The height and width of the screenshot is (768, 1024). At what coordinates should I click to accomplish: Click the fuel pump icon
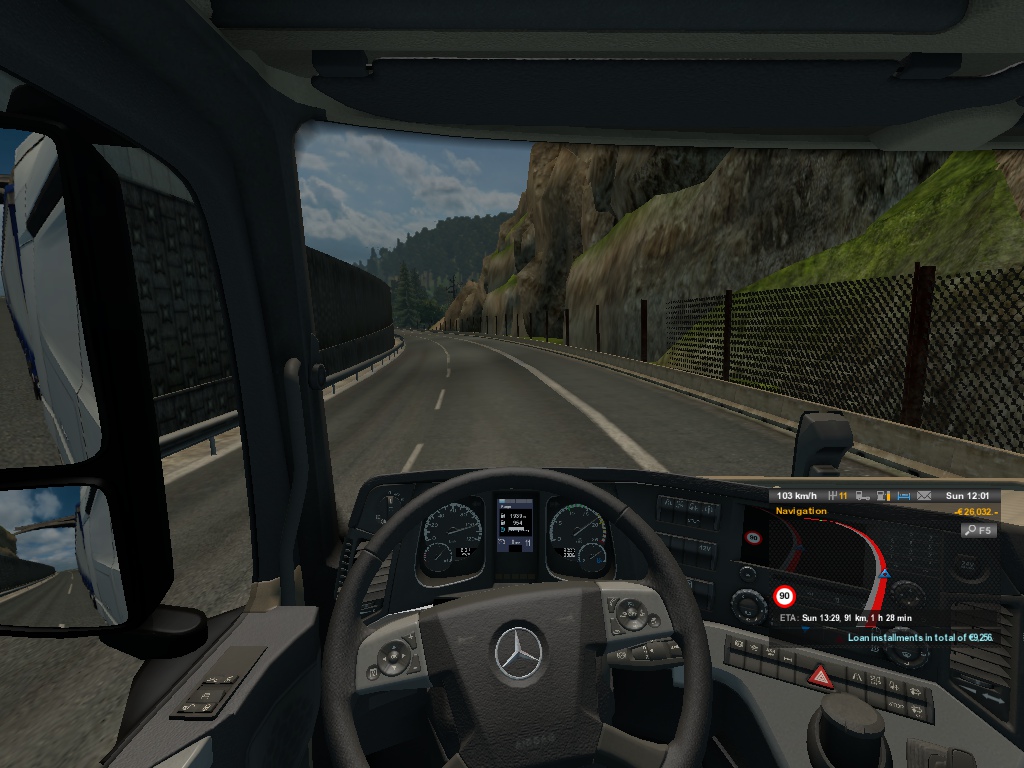point(881,495)
